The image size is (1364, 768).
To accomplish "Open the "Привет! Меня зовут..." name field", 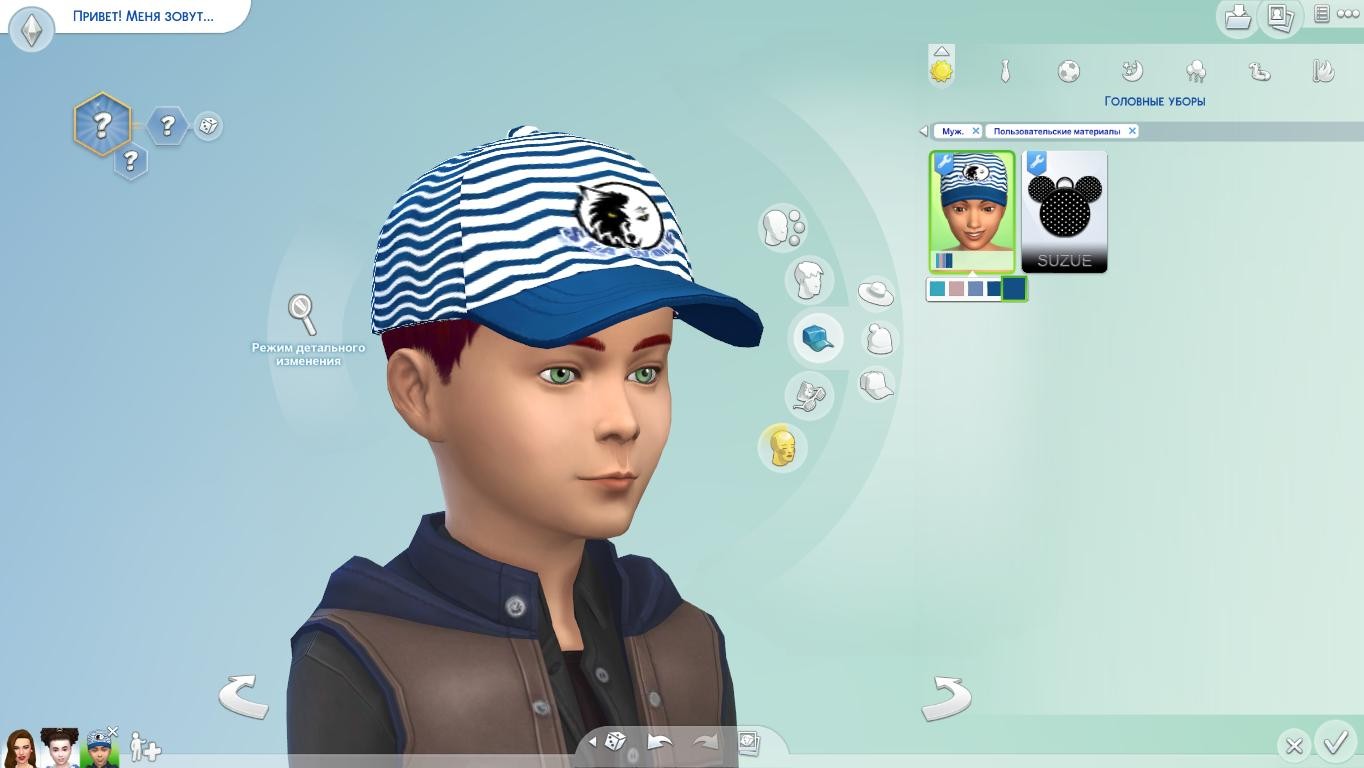I will [143, 17].
